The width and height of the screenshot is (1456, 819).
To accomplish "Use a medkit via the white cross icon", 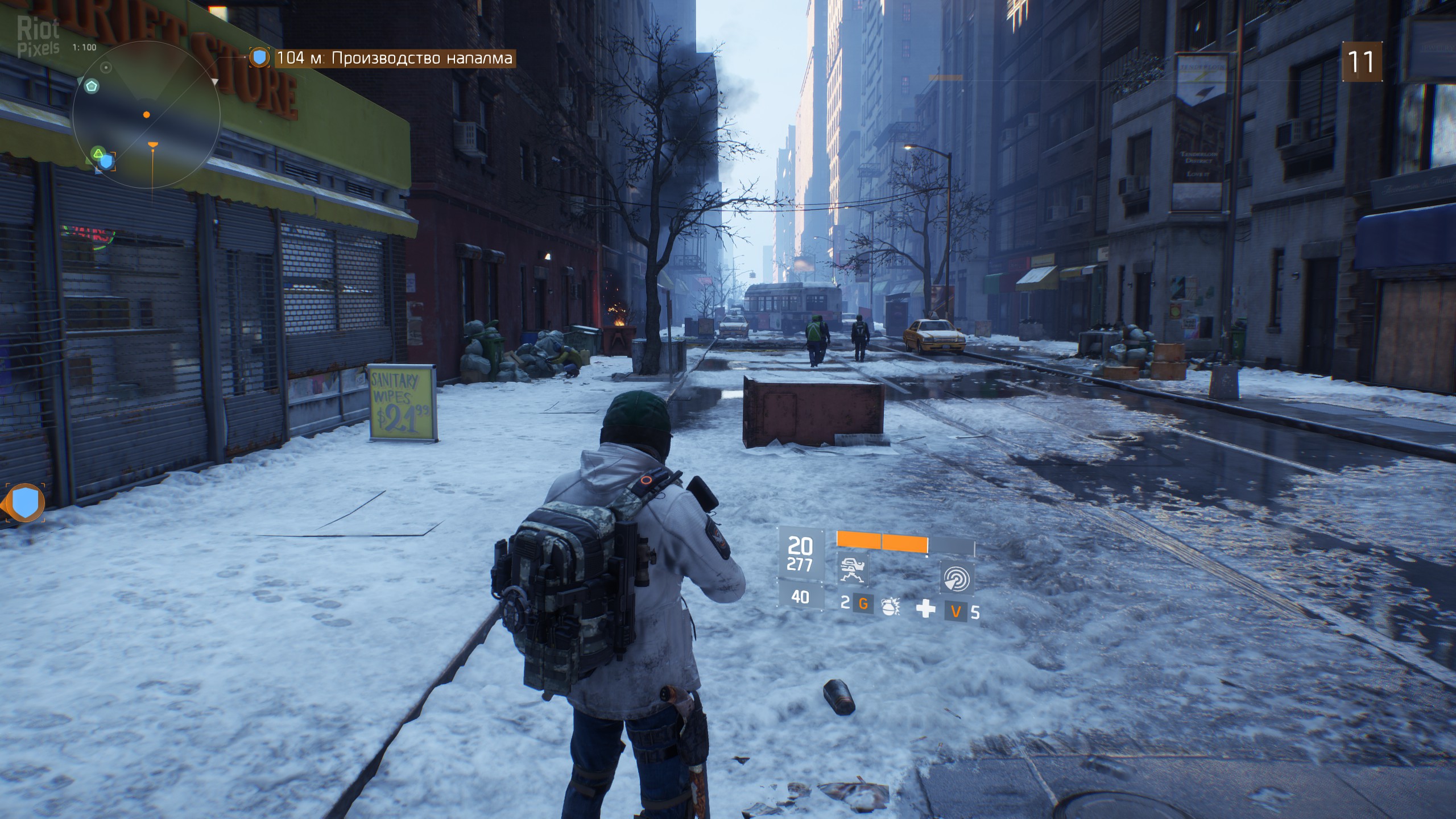I will [925, 609].
